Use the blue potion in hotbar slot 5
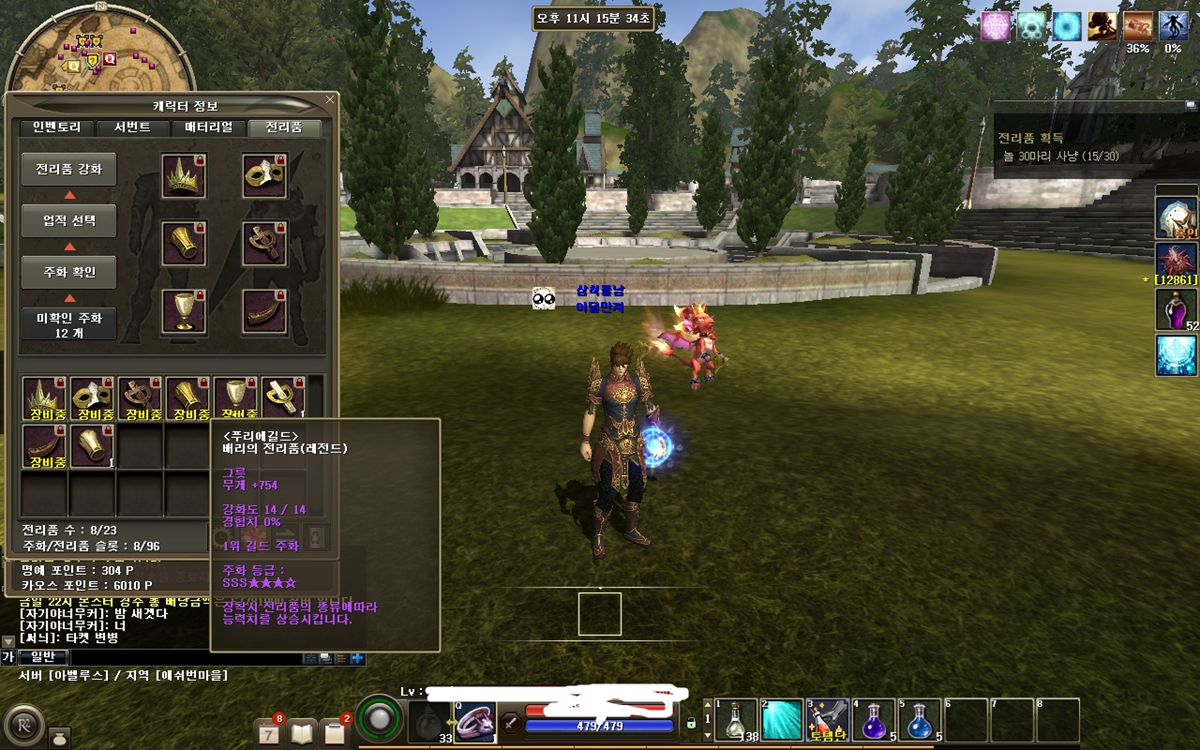1200x750 pixels. click(x=920, y=720)
